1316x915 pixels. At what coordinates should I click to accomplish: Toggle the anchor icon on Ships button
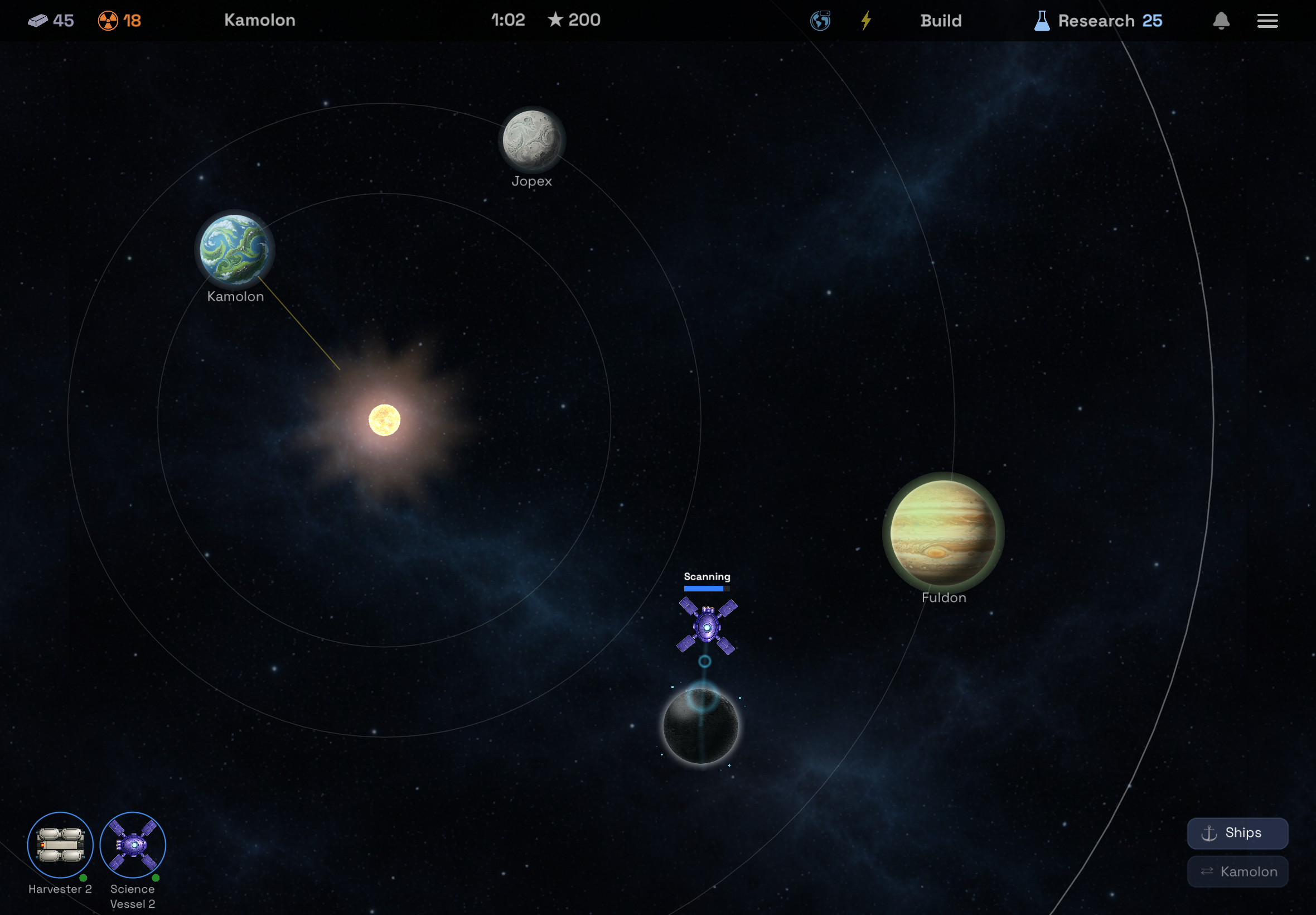click(x=1209, y=832)
